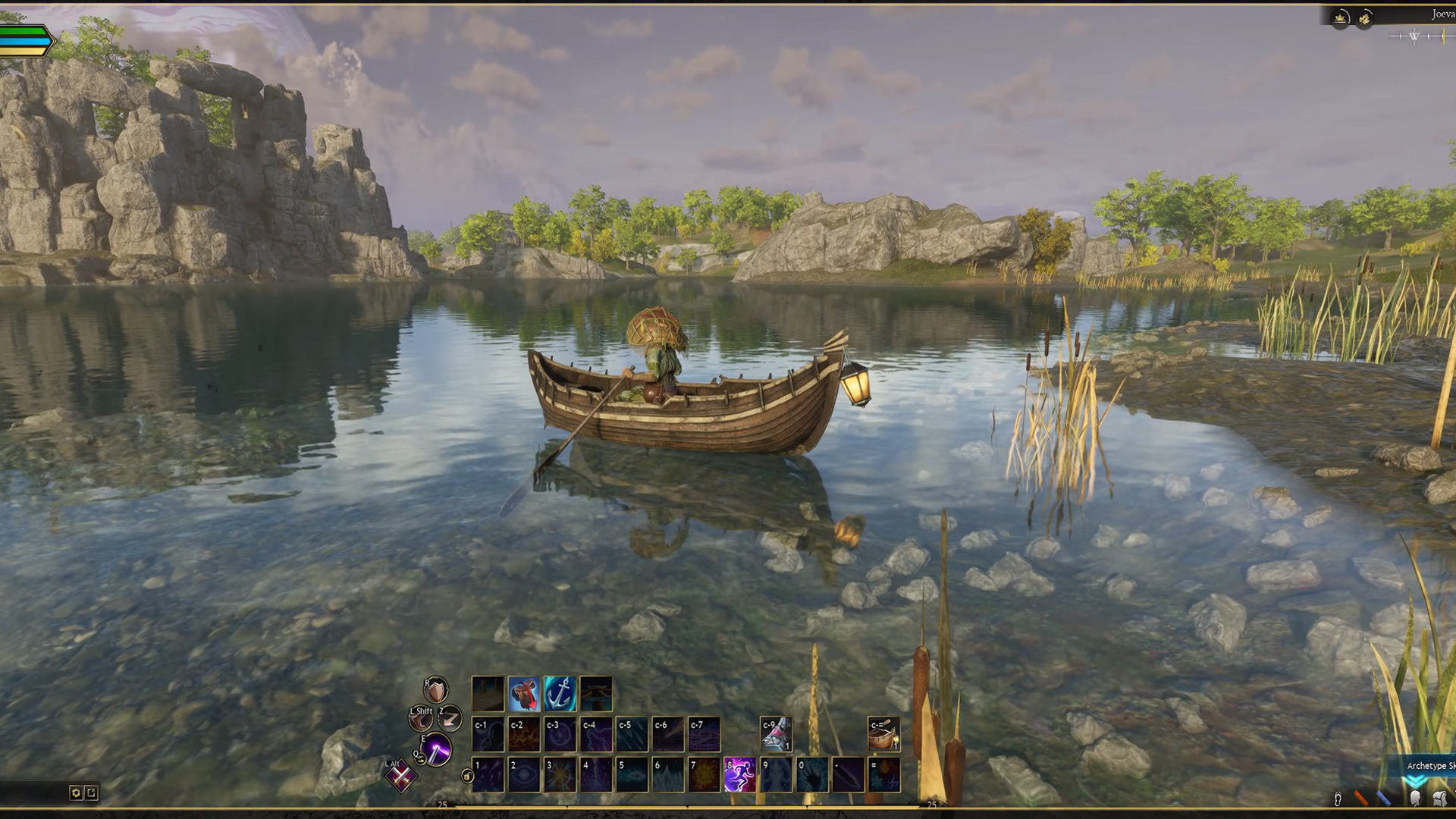The height and width of the screenshot is (819, 1456).
Task: Activate the shield ability bound to R
Action: coord(436,691)
